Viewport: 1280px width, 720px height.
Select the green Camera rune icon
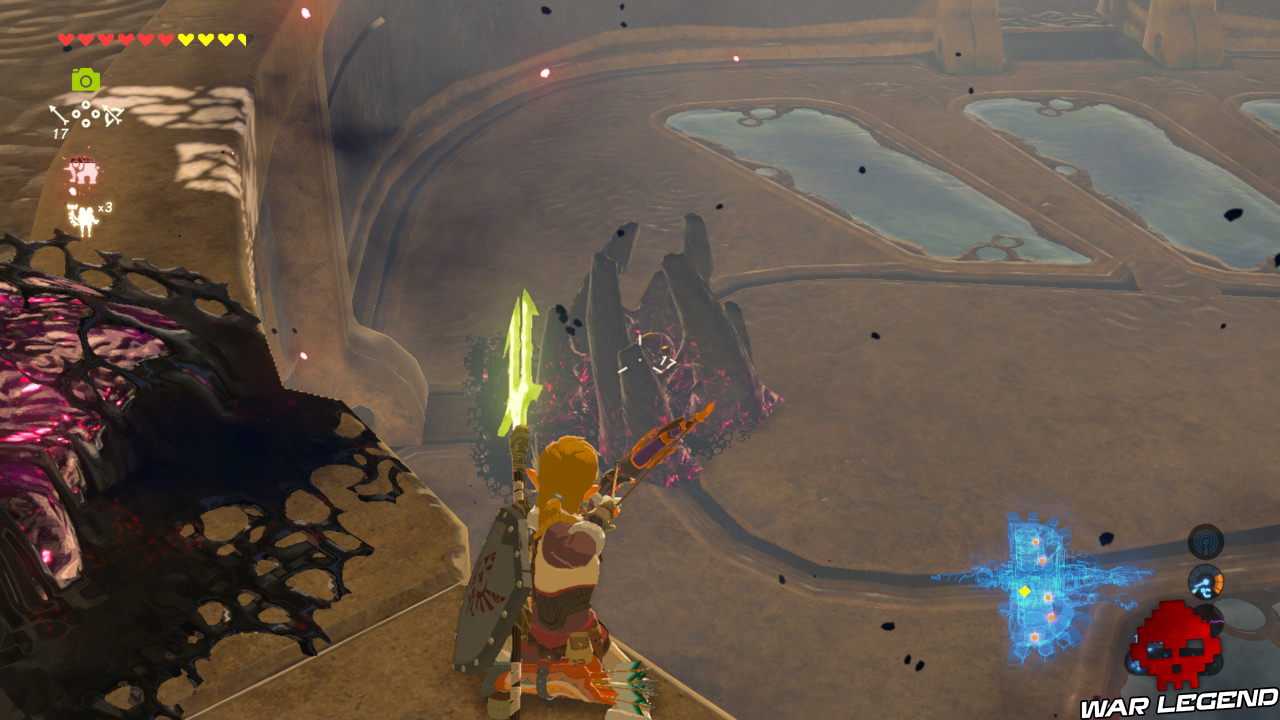click(85, 79)
